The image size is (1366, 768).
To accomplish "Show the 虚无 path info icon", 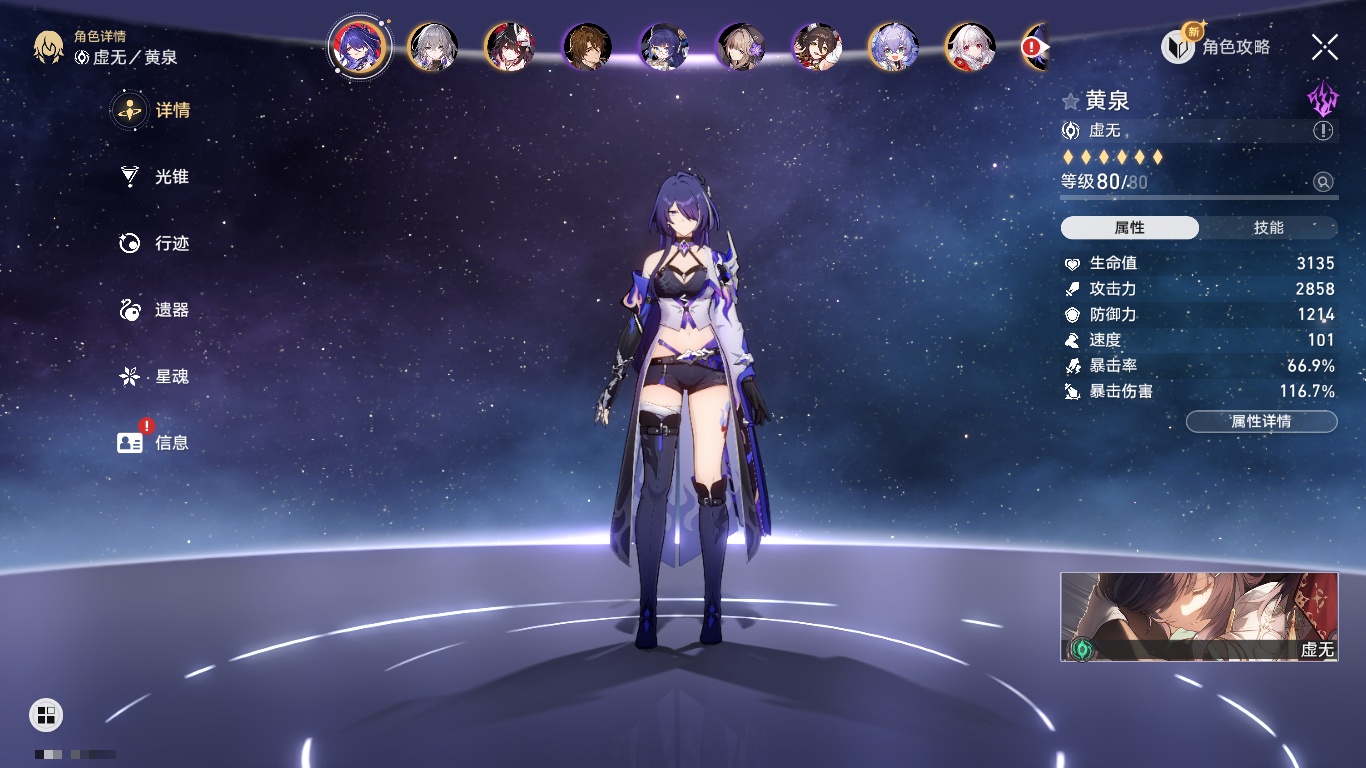I will coord(1323,131).
